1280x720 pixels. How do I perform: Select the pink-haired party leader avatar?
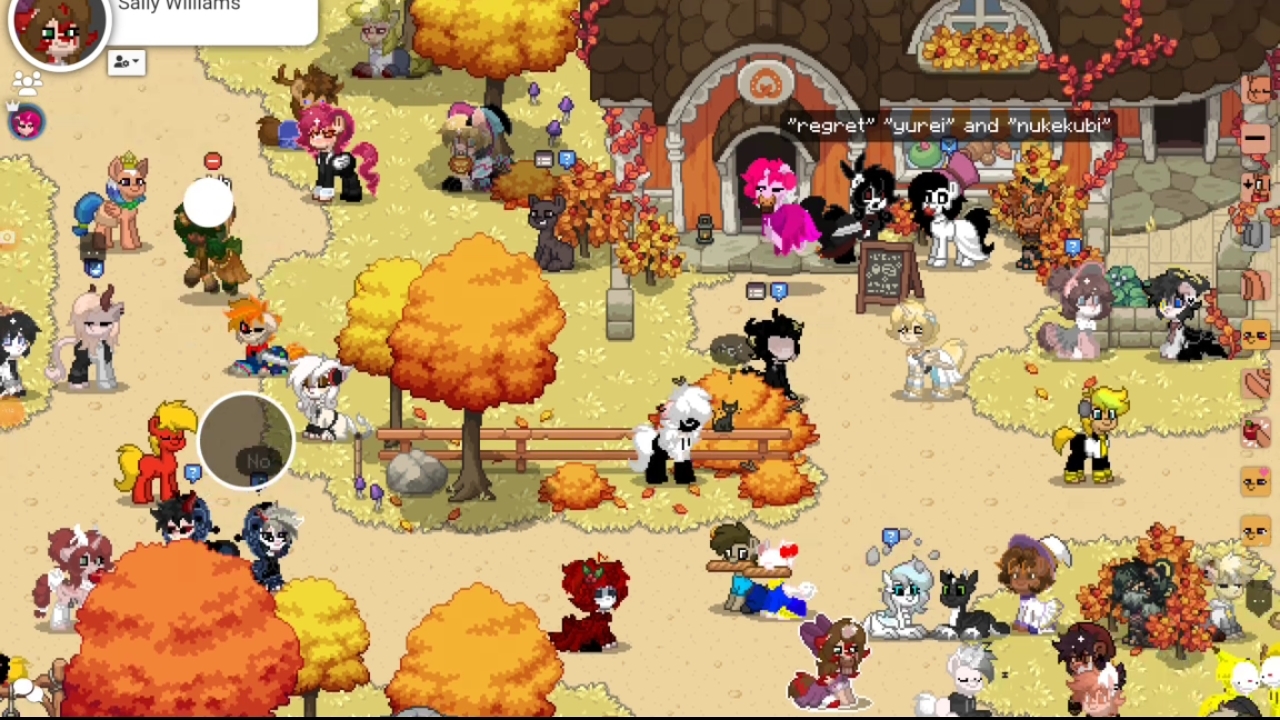(x=27, y=122)
